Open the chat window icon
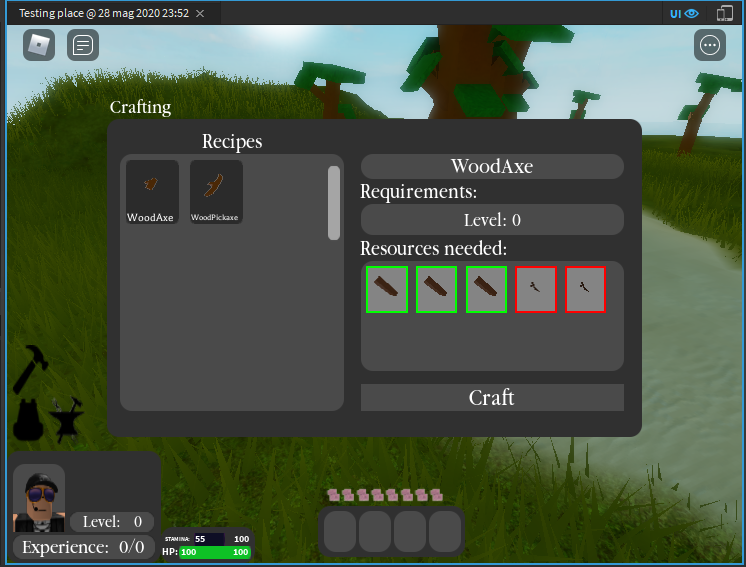The width and height of the screenshot is (746, 567). [83, 45]
